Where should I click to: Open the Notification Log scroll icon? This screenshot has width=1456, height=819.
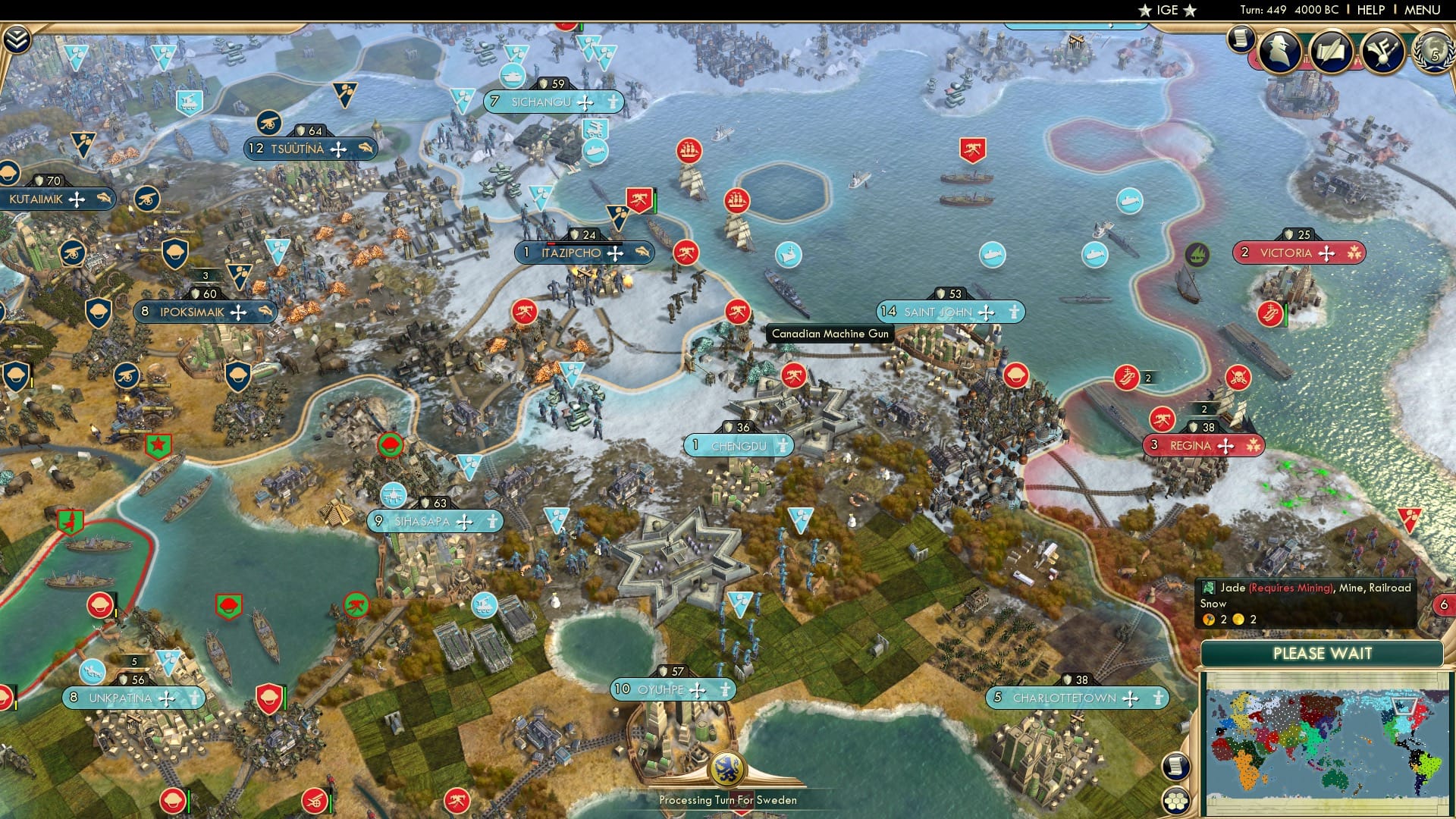click(1241, 39)
